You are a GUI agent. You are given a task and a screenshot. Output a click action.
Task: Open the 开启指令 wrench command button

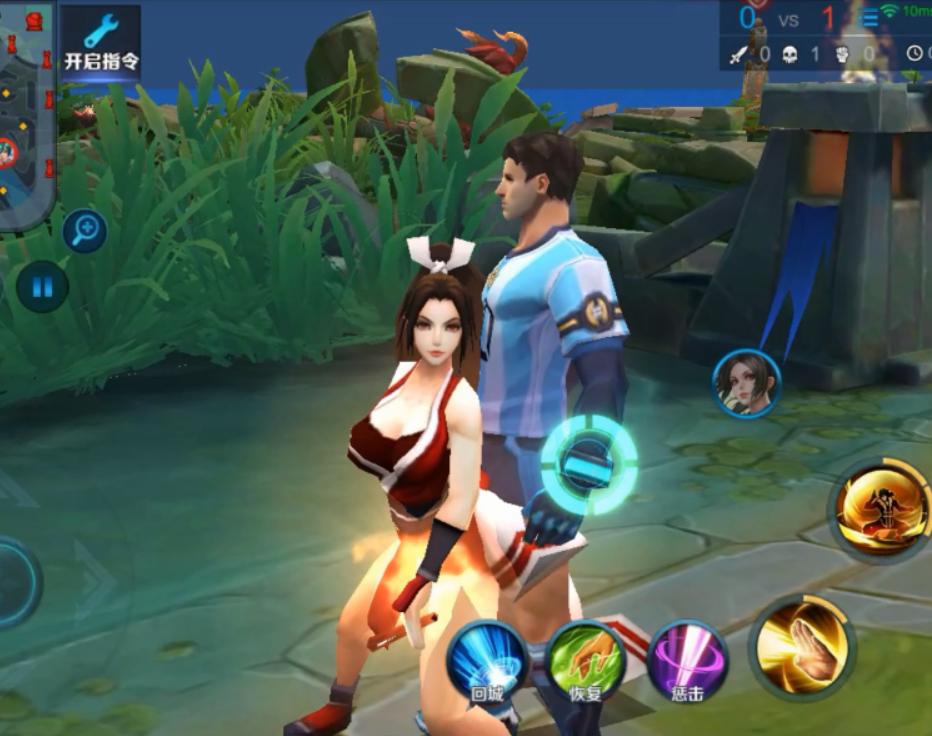tap(101, 41)
